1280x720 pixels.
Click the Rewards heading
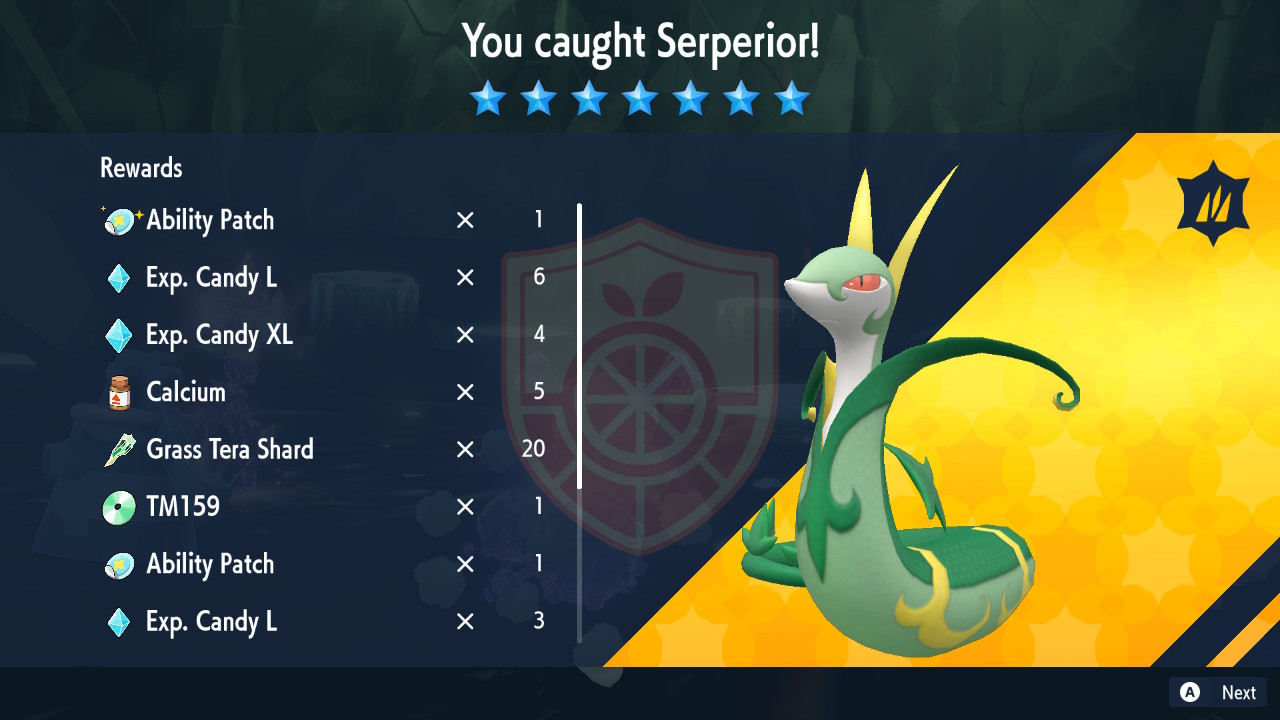140,168
